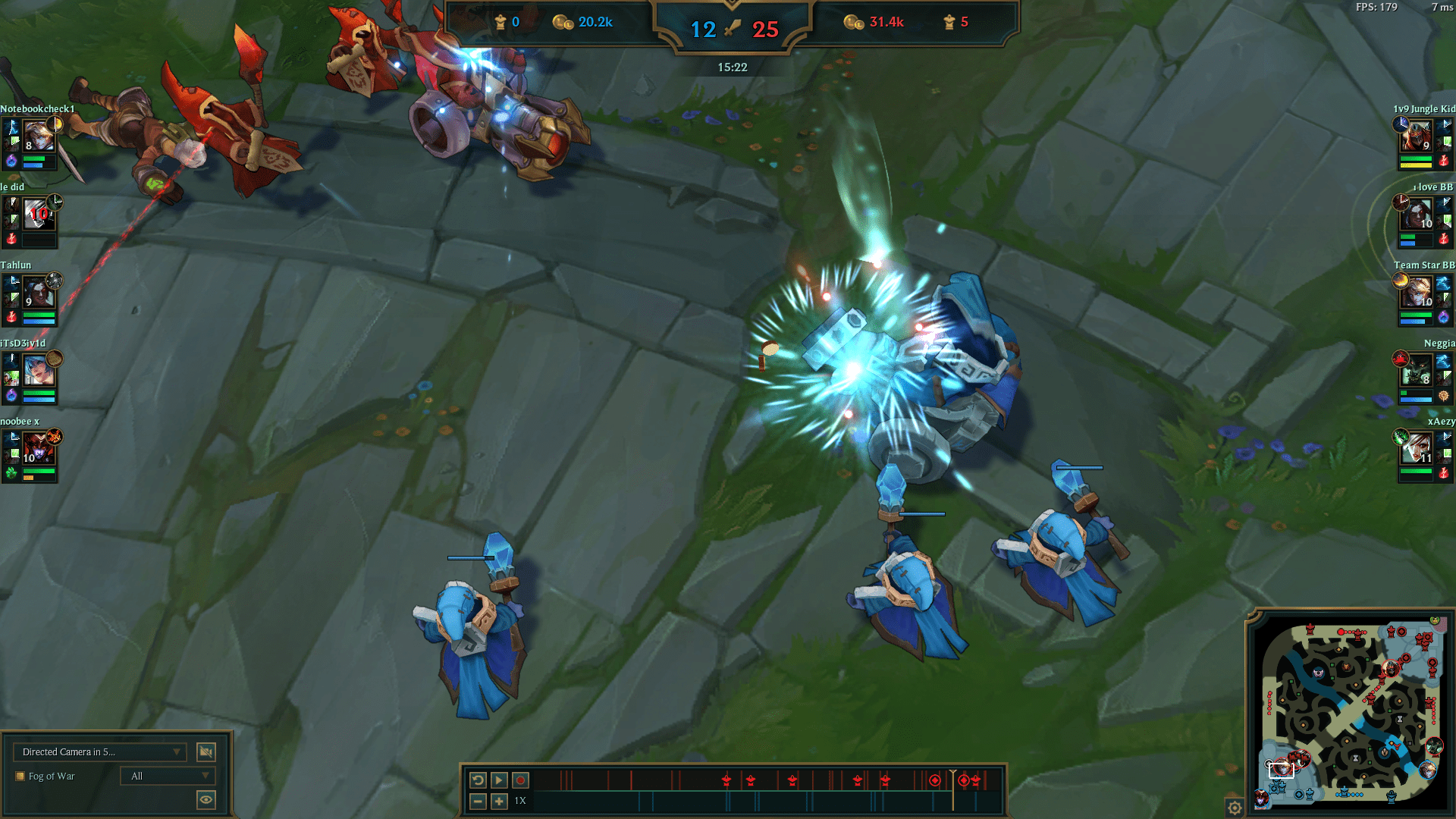The width and height of the screenshot is (1456, 819).
Task: Click the camera toggle icon beside Directed Camera
Action: tap(206, 752)
